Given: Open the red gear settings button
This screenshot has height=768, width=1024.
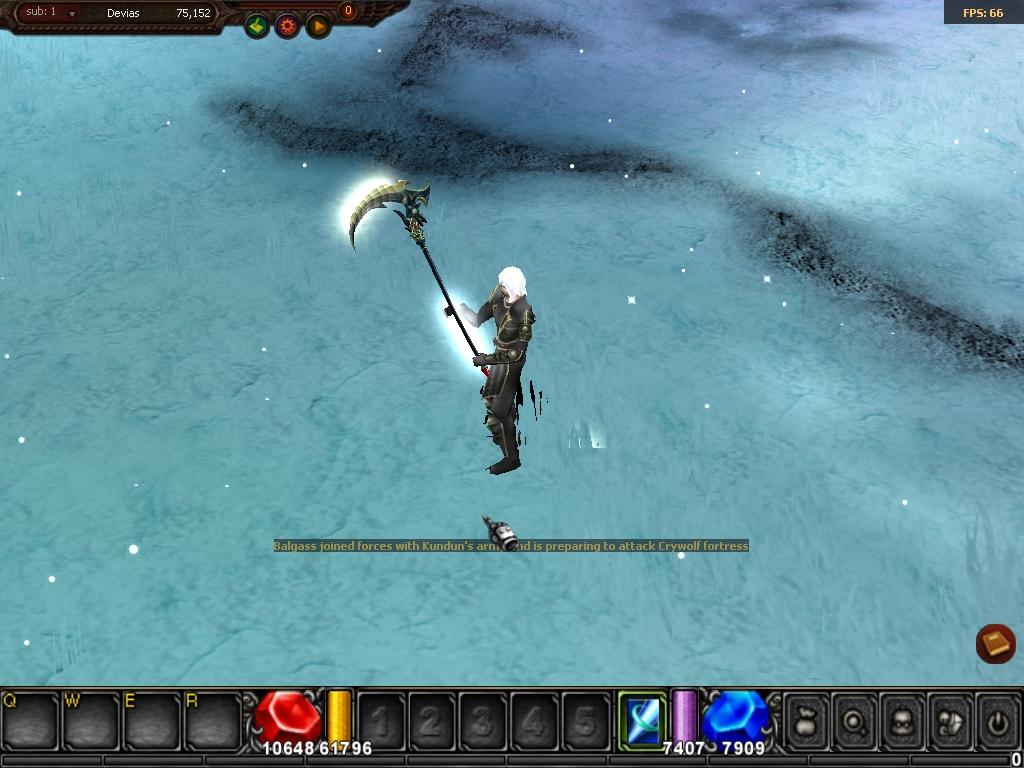Looking at the screenshot, I should coord(288,26).
